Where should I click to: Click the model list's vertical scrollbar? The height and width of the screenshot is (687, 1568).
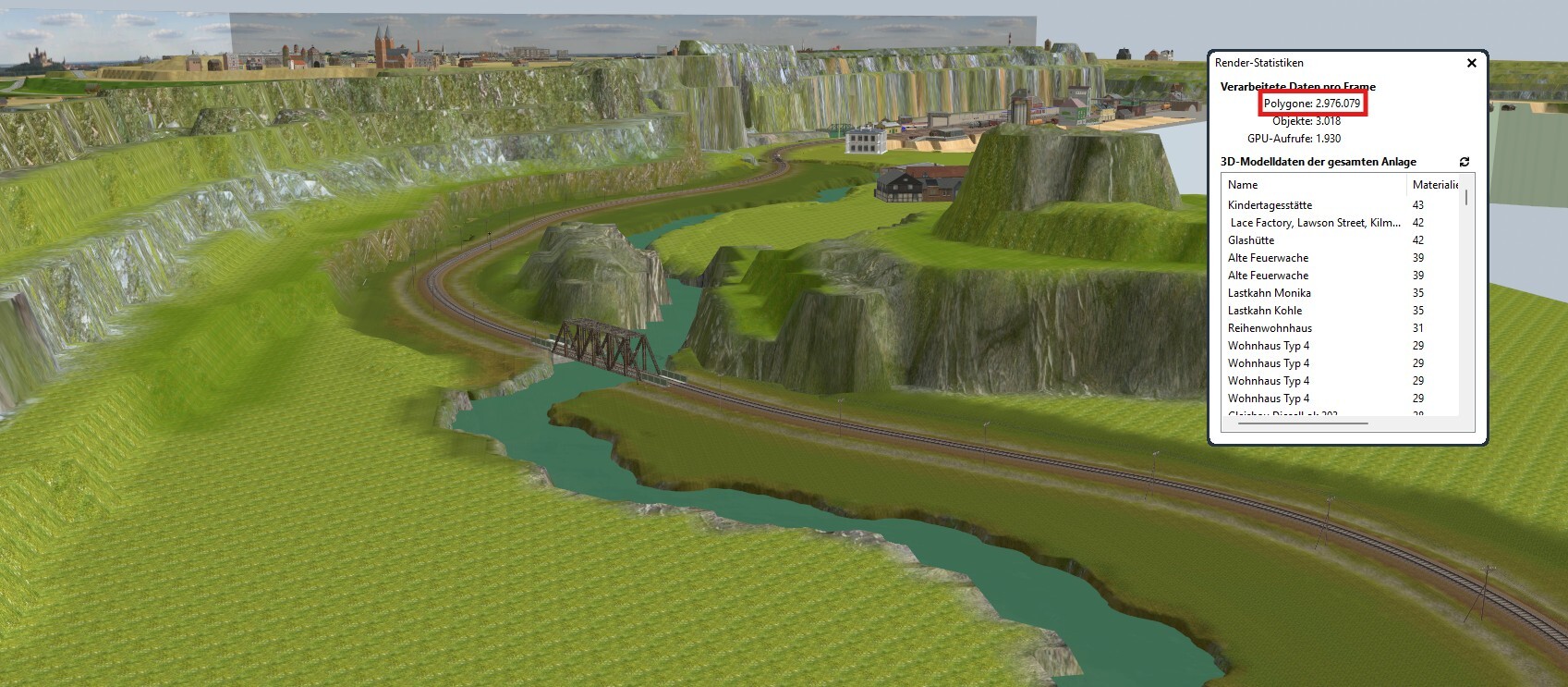pyautogui.click(x=1466, y=198)
